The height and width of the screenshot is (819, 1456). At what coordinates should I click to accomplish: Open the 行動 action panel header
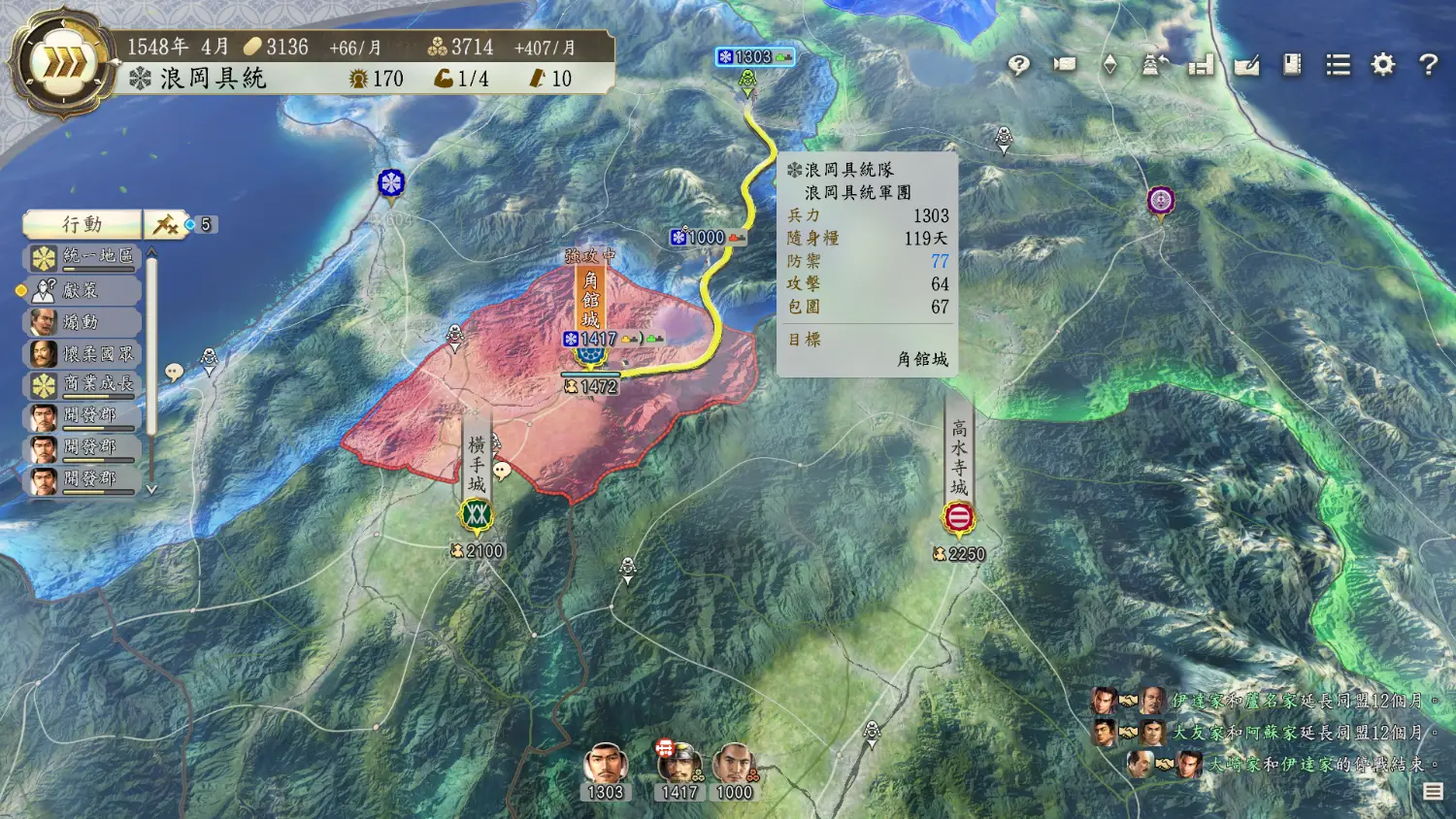click(x=83, y=224)
